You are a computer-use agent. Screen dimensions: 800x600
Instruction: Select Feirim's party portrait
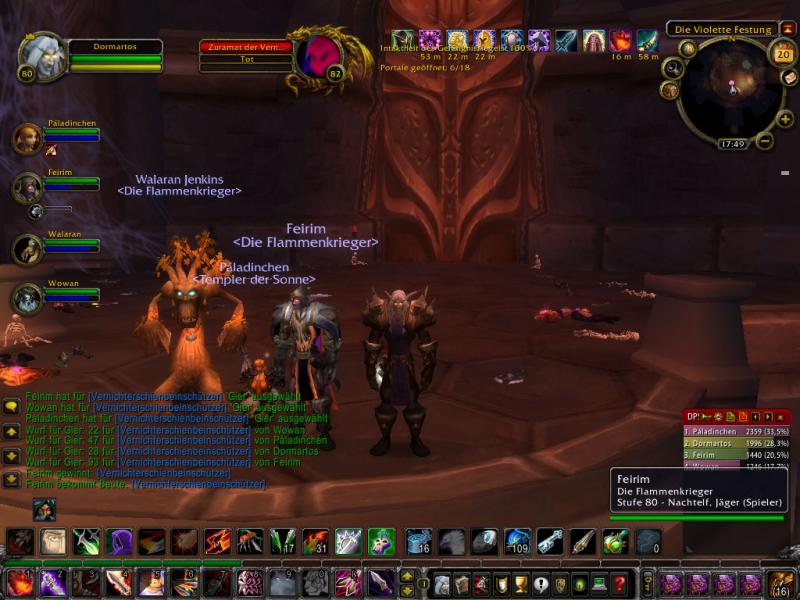tap(27, 187)
